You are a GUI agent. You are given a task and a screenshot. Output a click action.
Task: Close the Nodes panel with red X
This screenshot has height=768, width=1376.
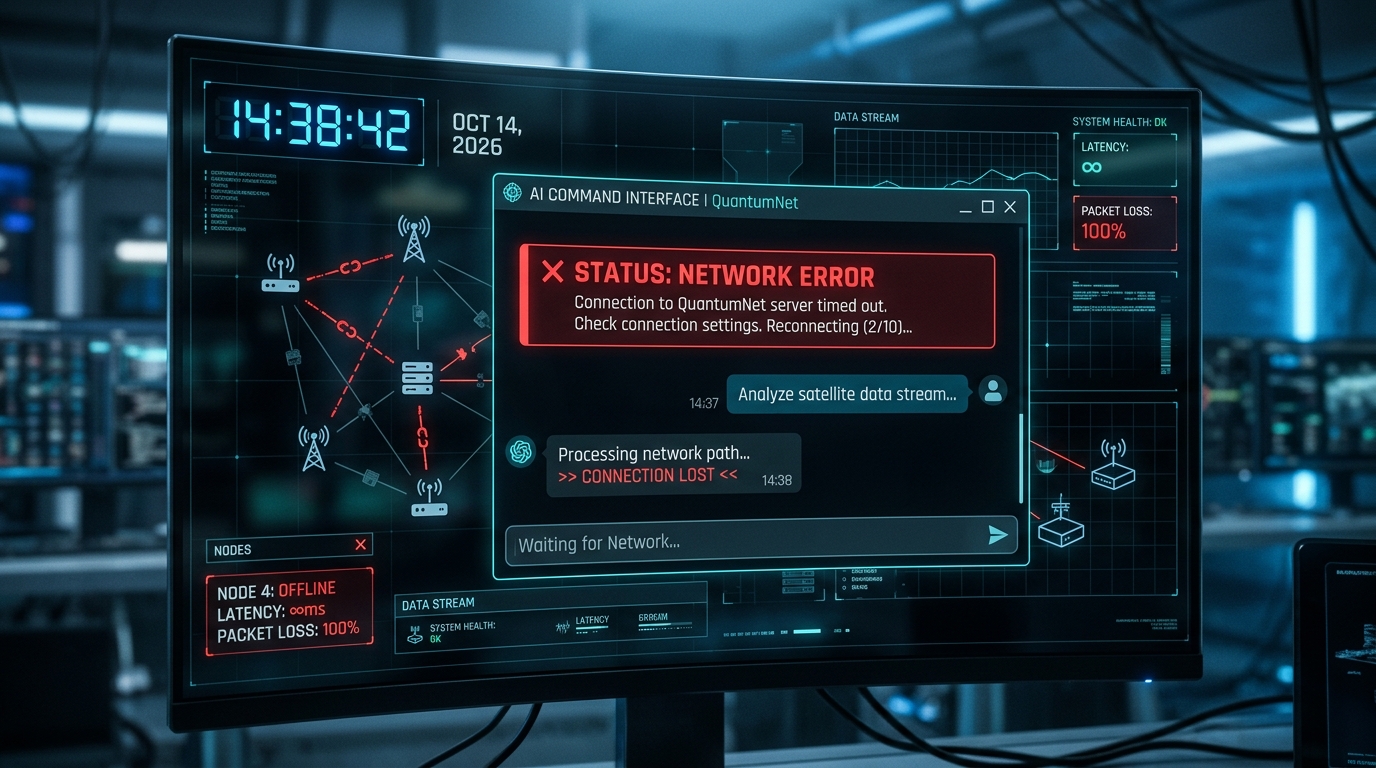[361, 545]
